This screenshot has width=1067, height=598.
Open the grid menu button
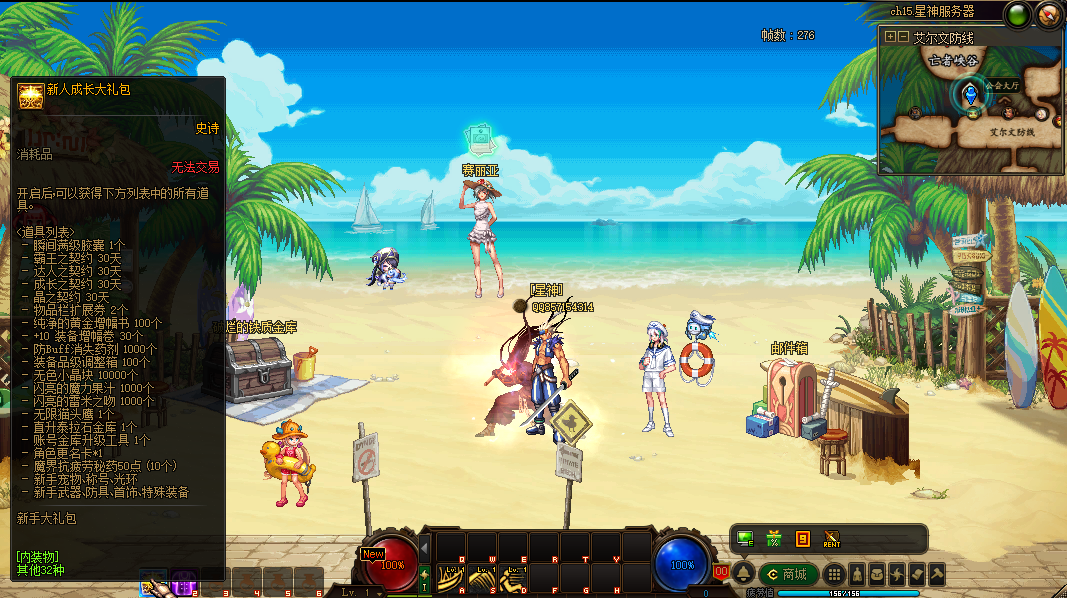pos(834,574)
